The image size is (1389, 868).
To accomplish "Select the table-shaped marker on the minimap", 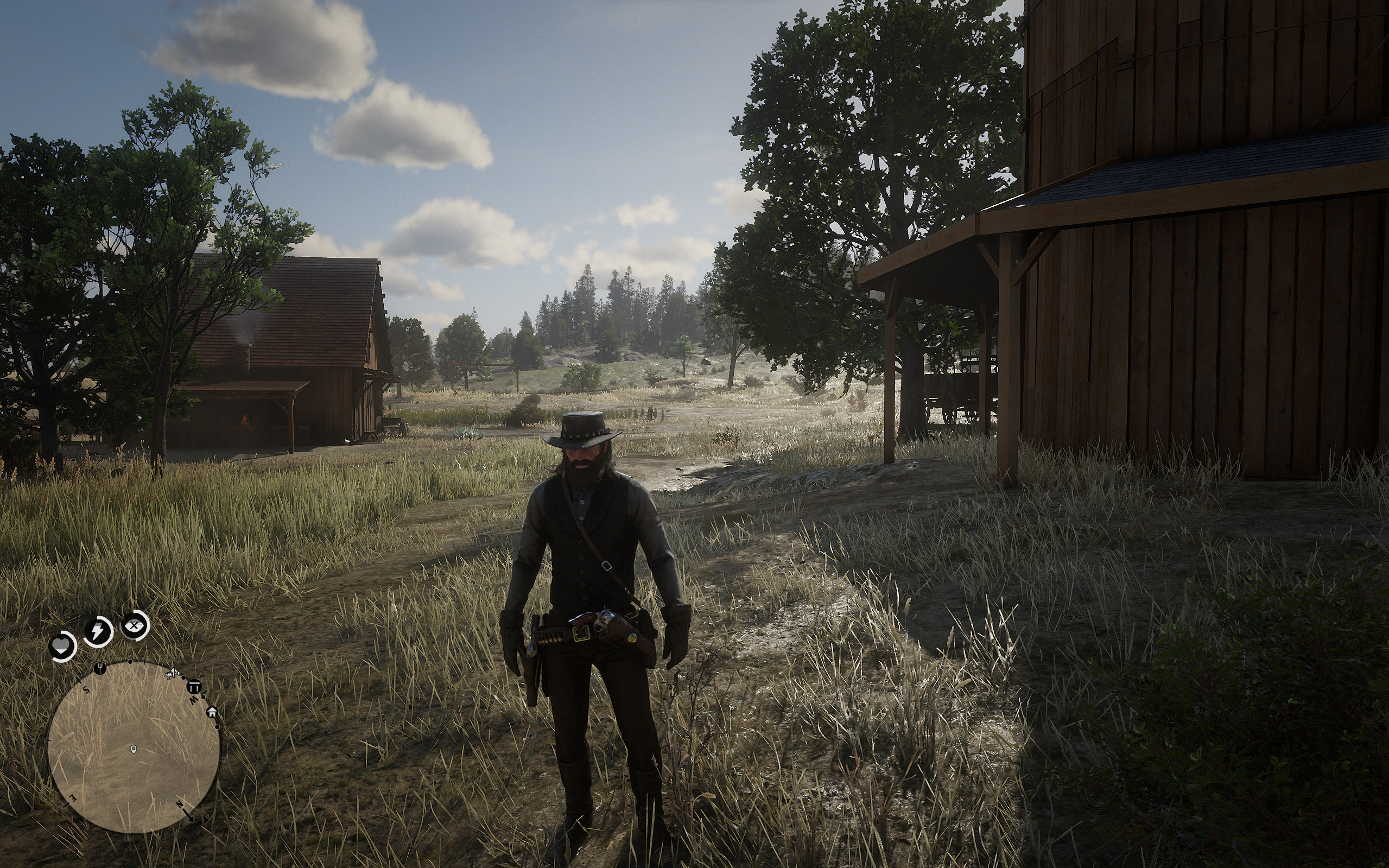I will click(x=194, y=687).
